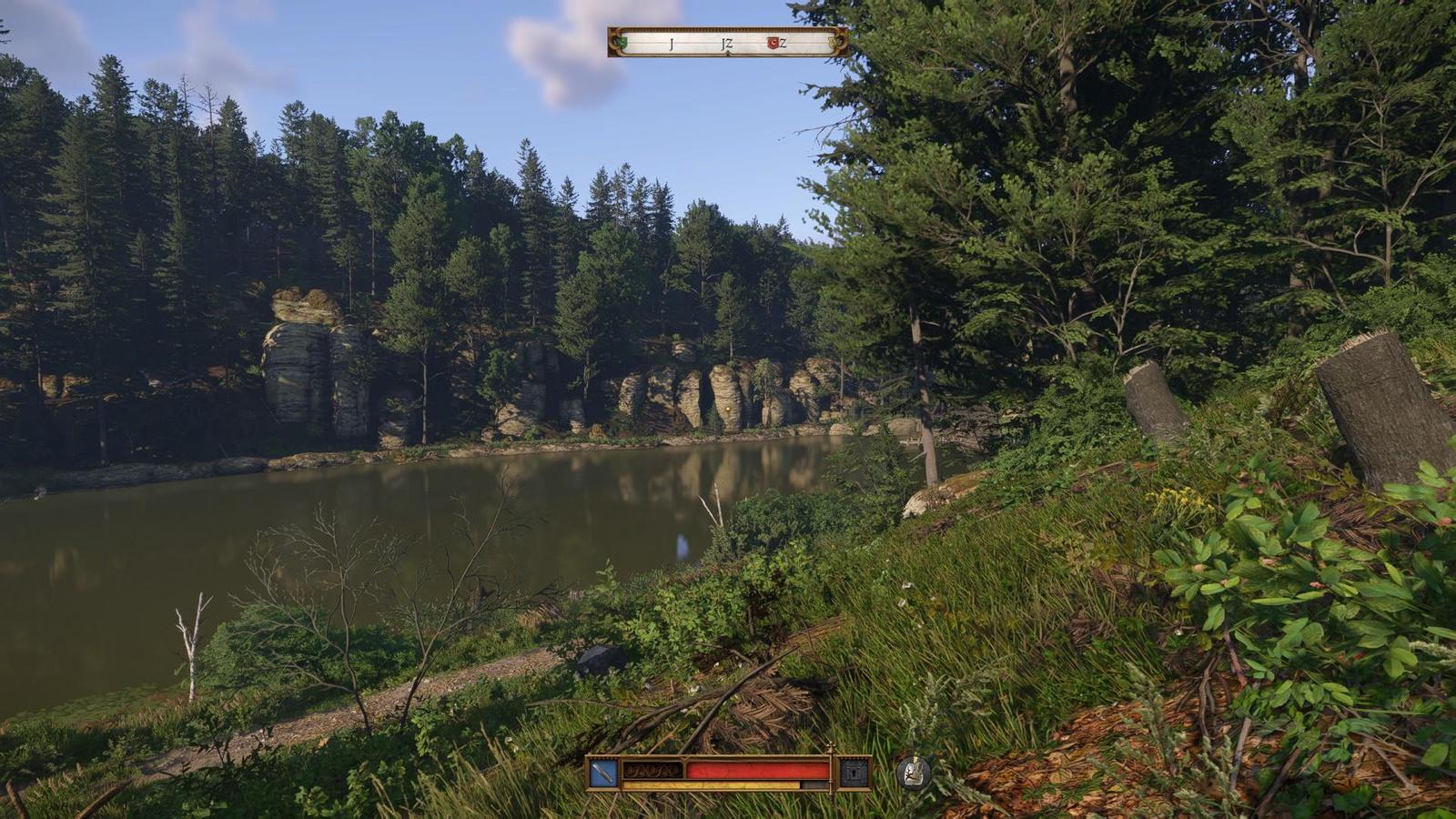This screenshot has height=819, width=1456.
Task: Click the Z label next to the red marker
Action: point(784,43)
